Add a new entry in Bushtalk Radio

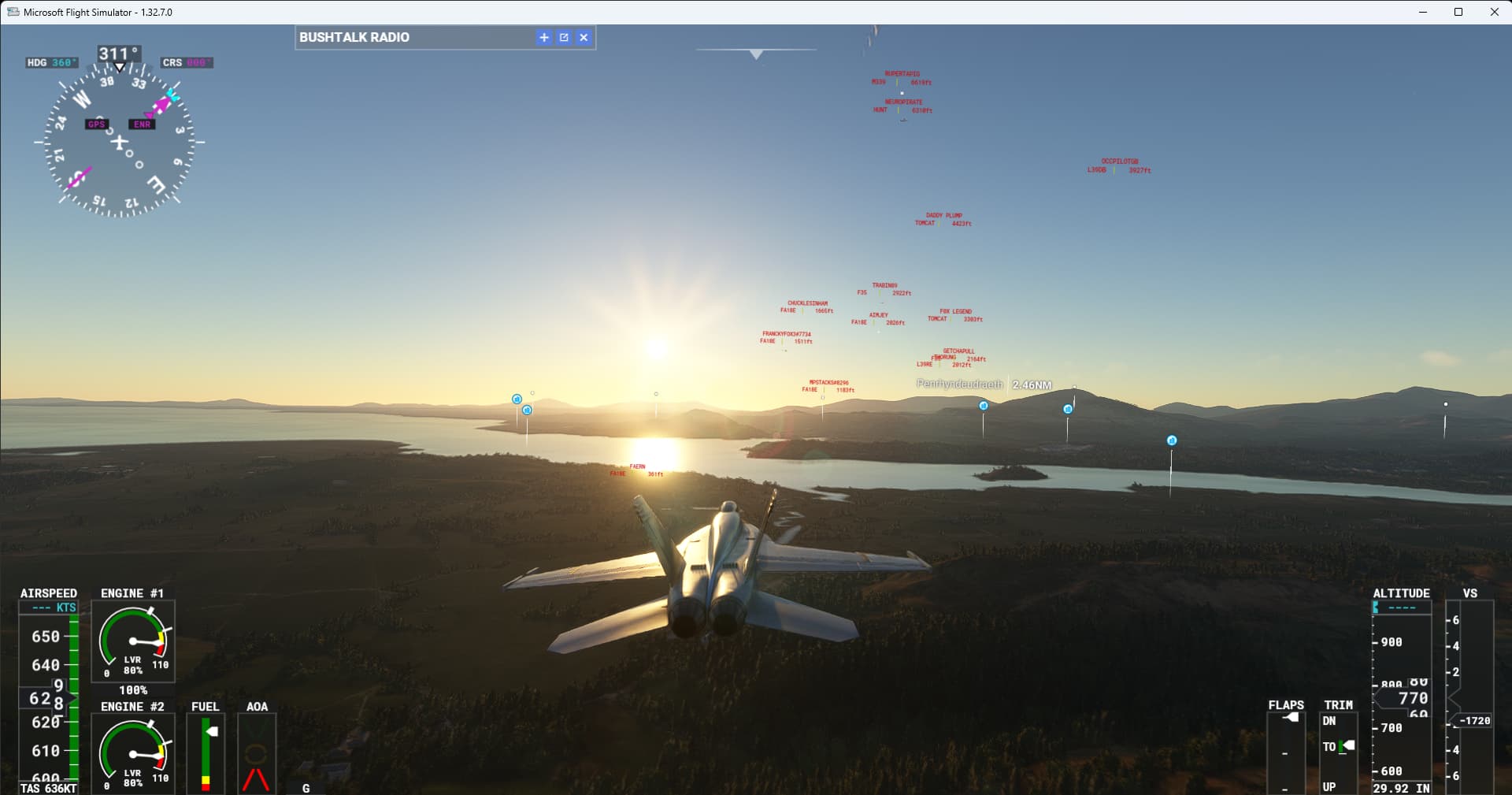click(543, 37)
